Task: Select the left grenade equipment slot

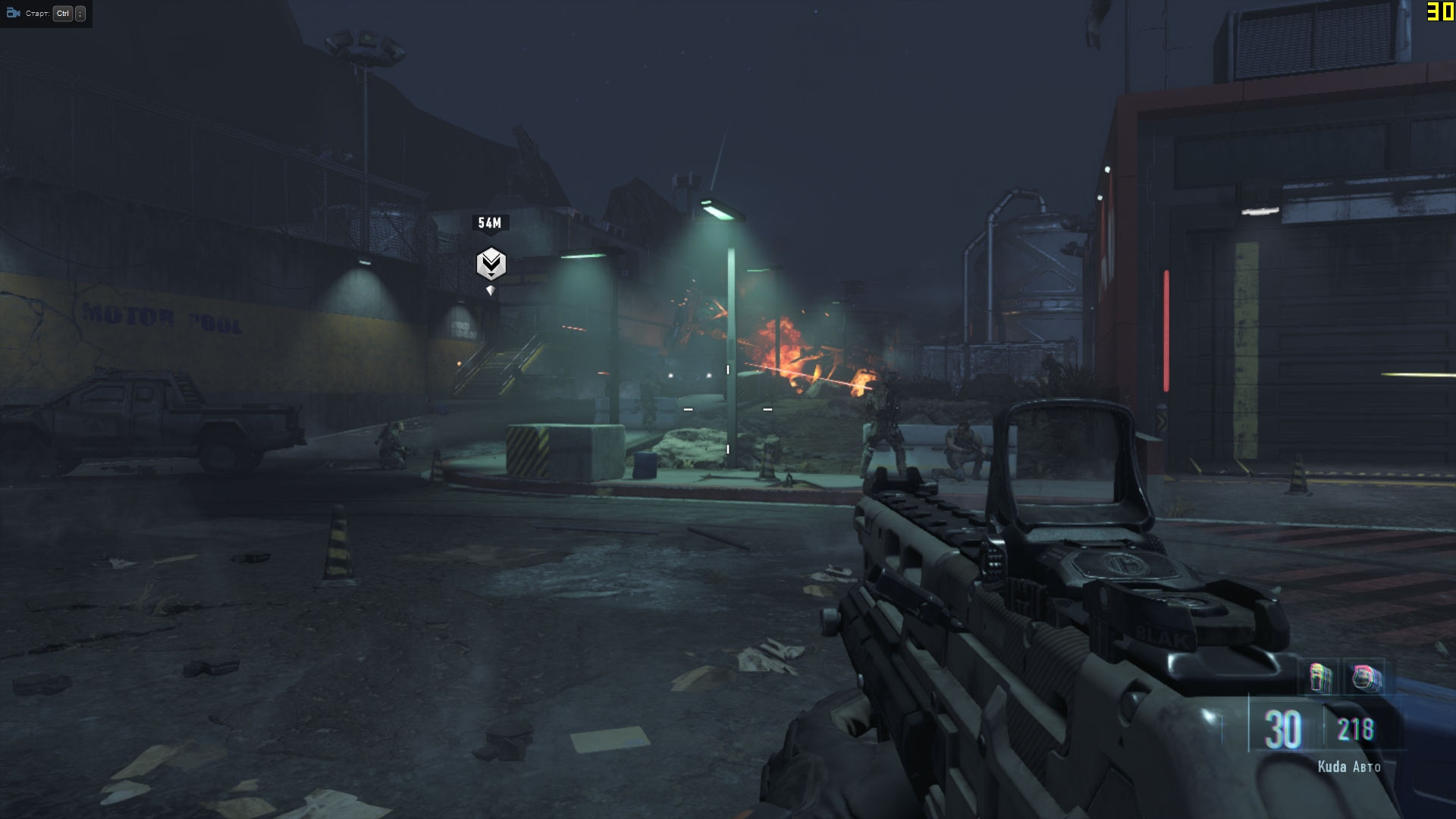Action: (1320, 677)
